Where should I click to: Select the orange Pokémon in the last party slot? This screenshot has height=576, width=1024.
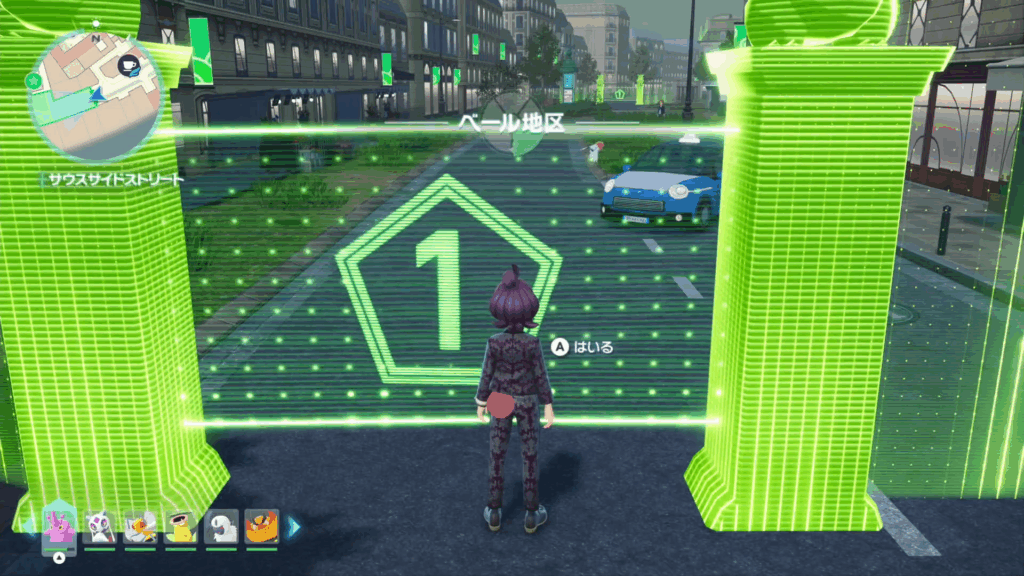(262, 525)
